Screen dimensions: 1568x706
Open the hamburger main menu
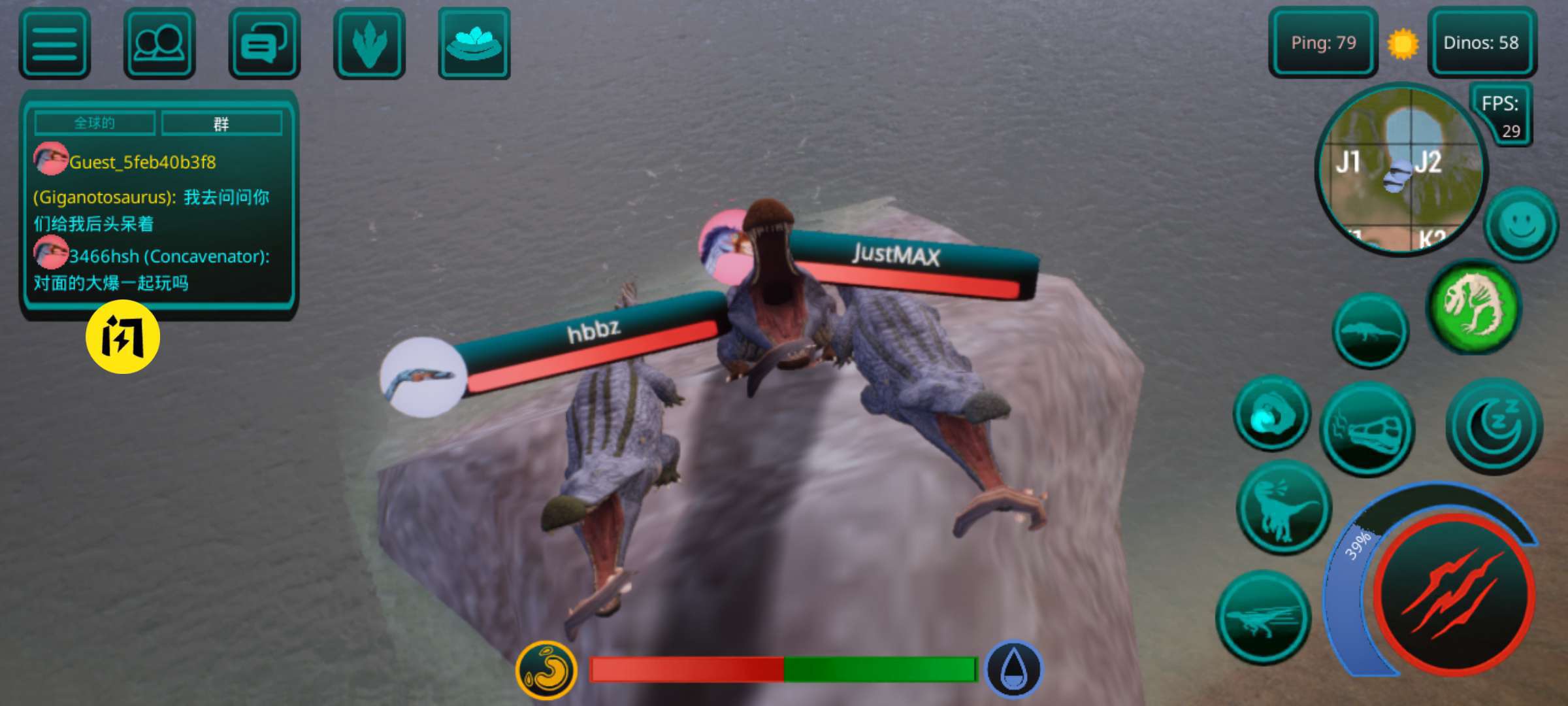[55, 44]
